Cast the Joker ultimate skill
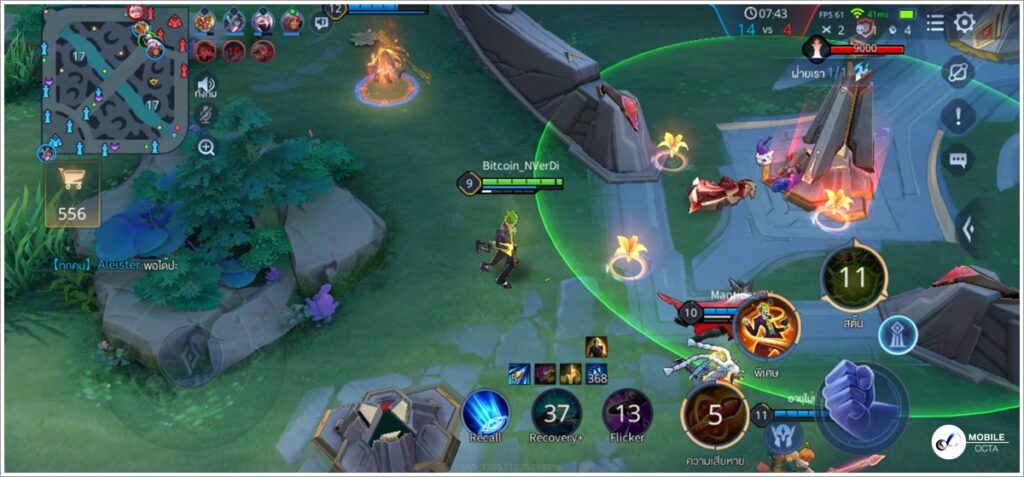The width and height of the screenshot is (1024, 477). (767, 327)
